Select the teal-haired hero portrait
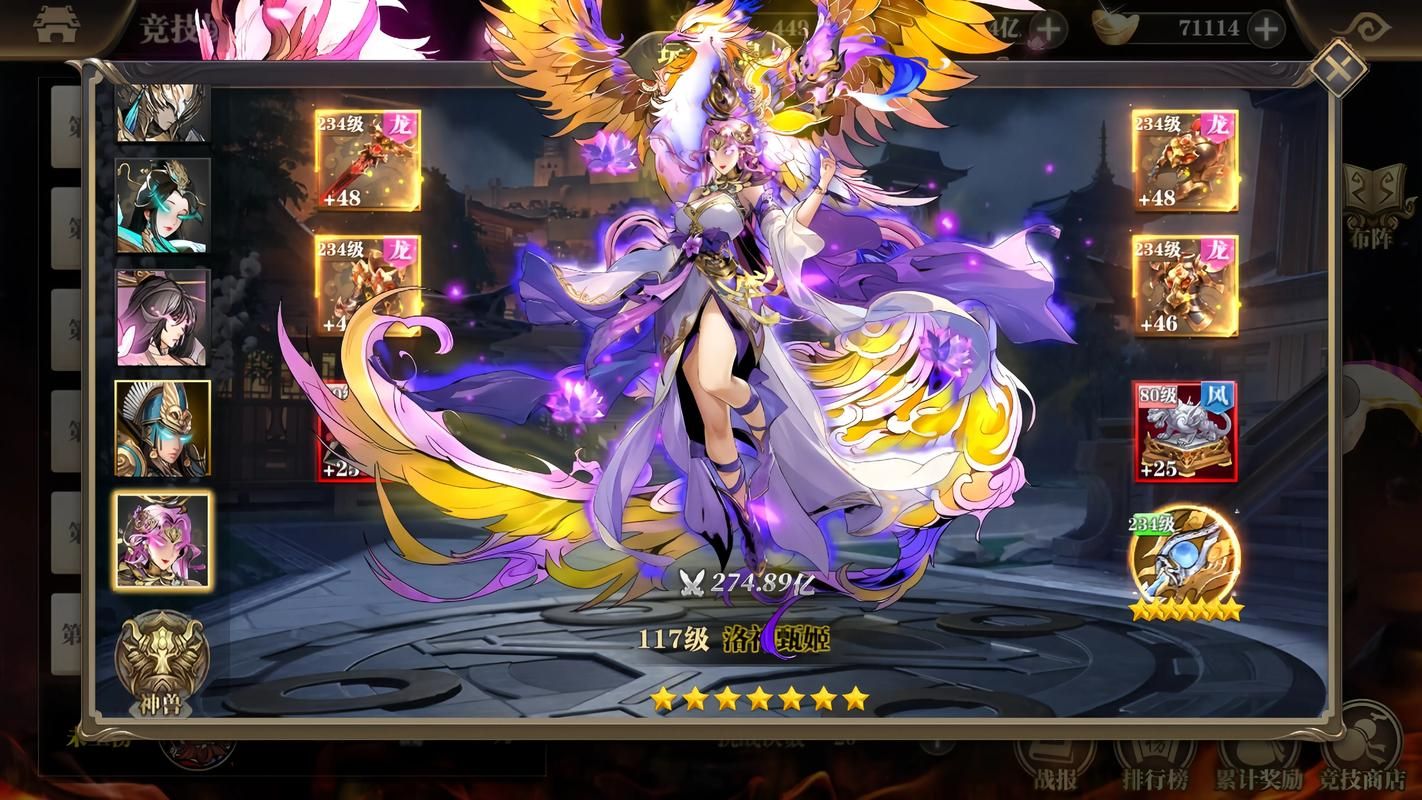This screenshot has height=800, width=1422. (x=163, y=206)
